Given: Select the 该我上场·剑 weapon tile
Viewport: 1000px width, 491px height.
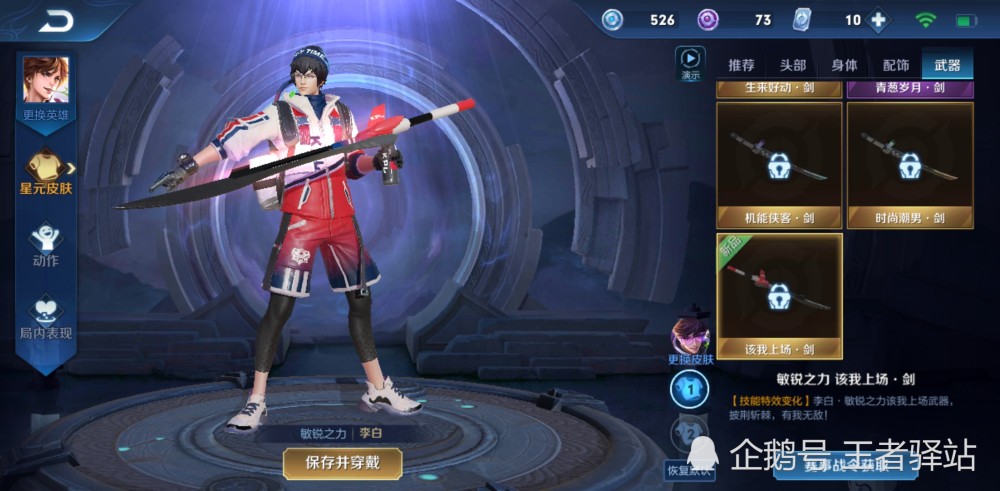Looking at the screenshot, I should click(779, 296).
